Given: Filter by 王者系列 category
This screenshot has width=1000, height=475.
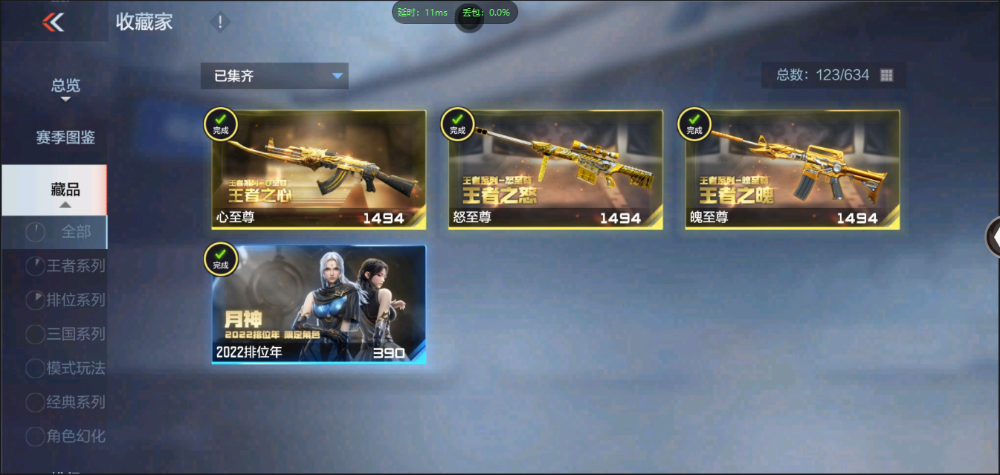Looking at the screenshot, I should pyautogui.click(x=75, y=266).
